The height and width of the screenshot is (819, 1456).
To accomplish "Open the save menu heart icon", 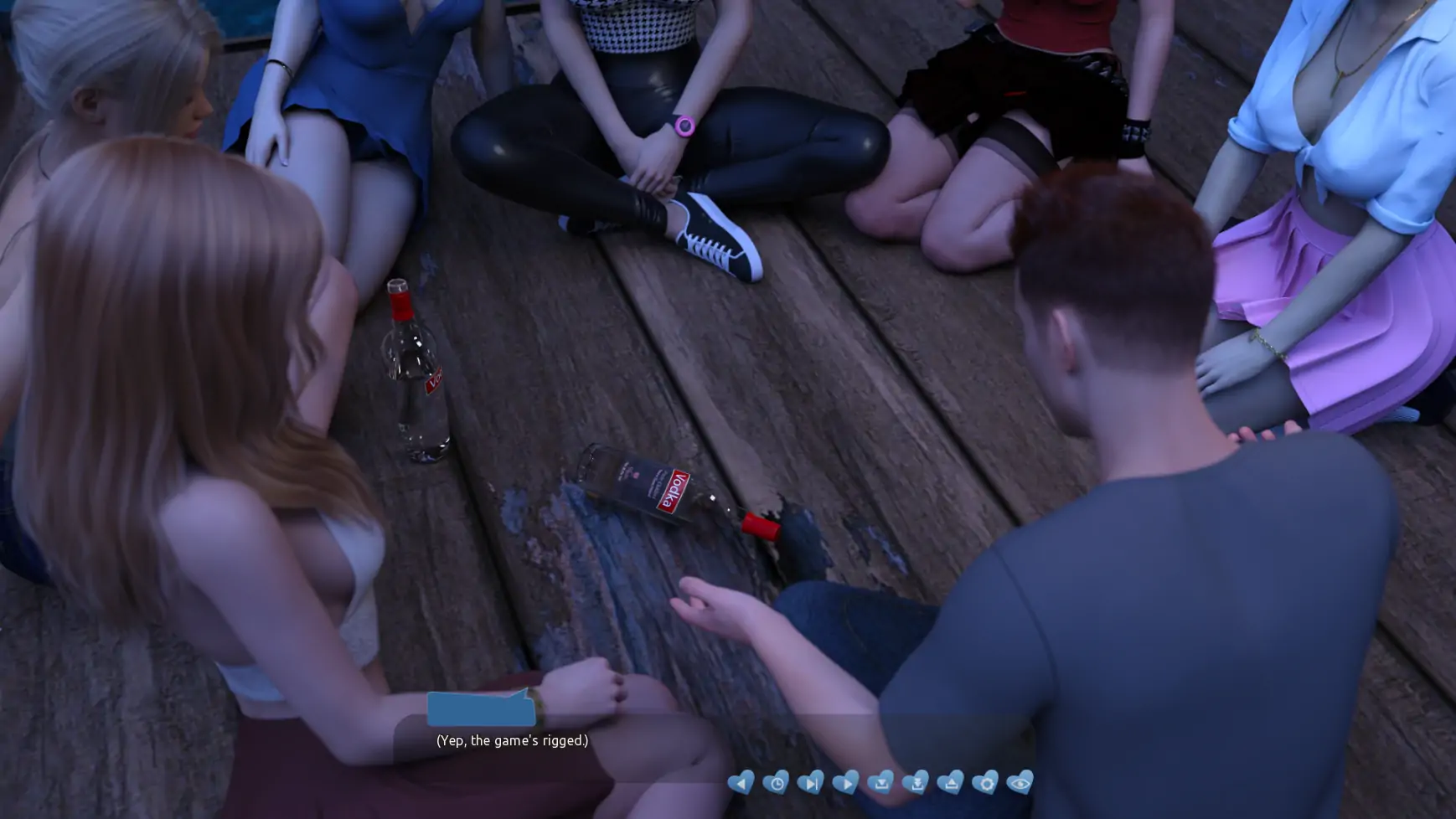I will click(880, 782).
